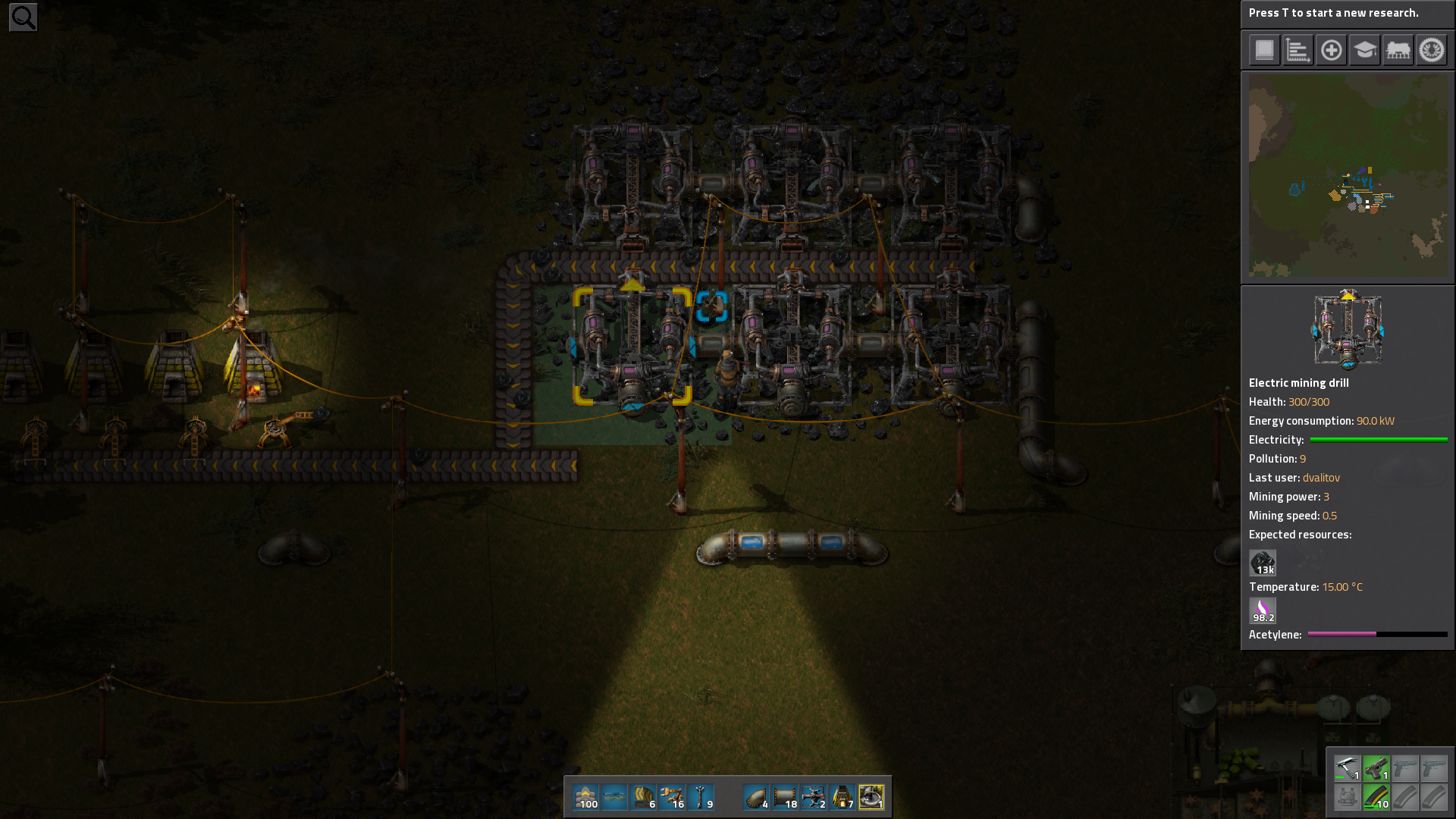Screen dimensions: 1456x819
Task: Select the equipped pistol weapon slot
Action: tap(1376, 768)
